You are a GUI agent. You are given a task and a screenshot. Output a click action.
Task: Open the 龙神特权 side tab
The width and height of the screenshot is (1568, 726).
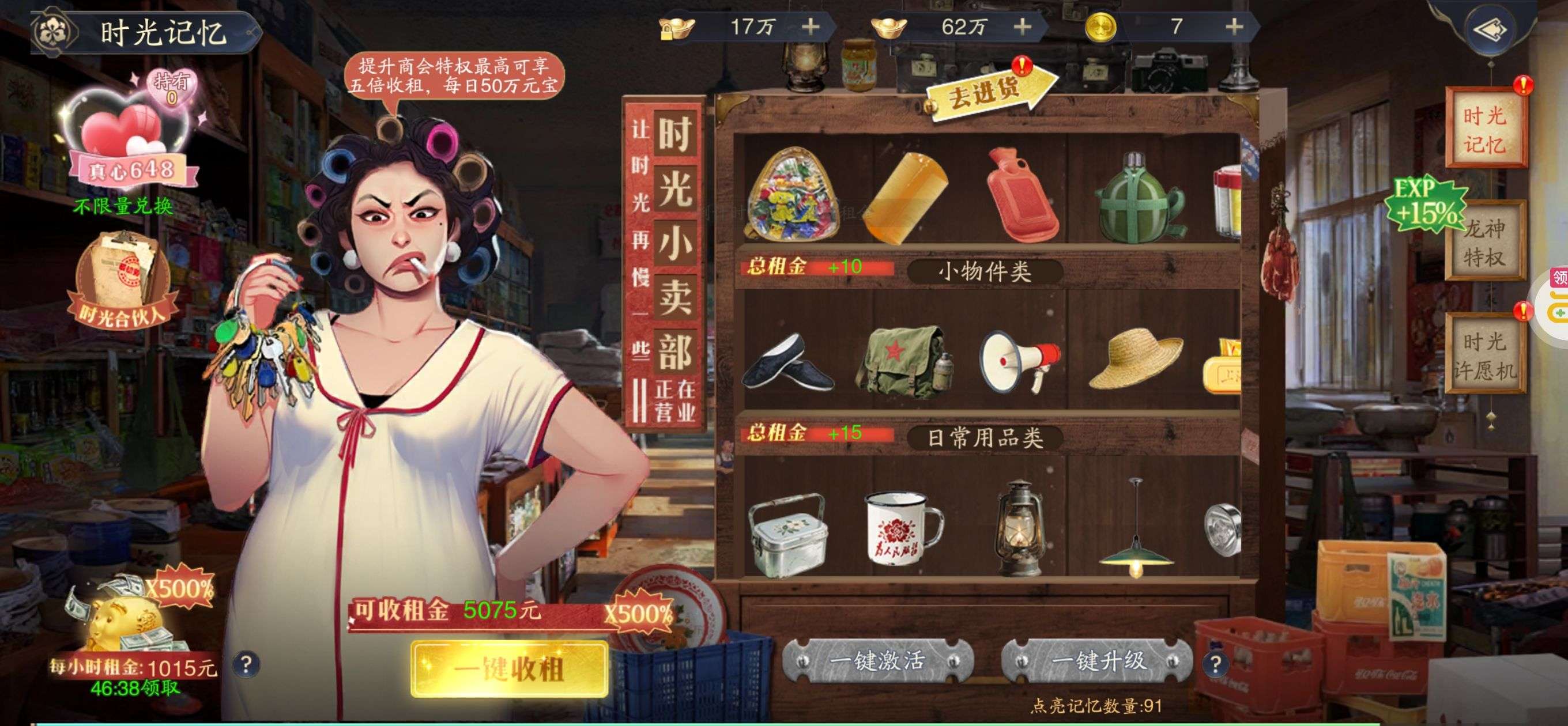point(1484,242)
